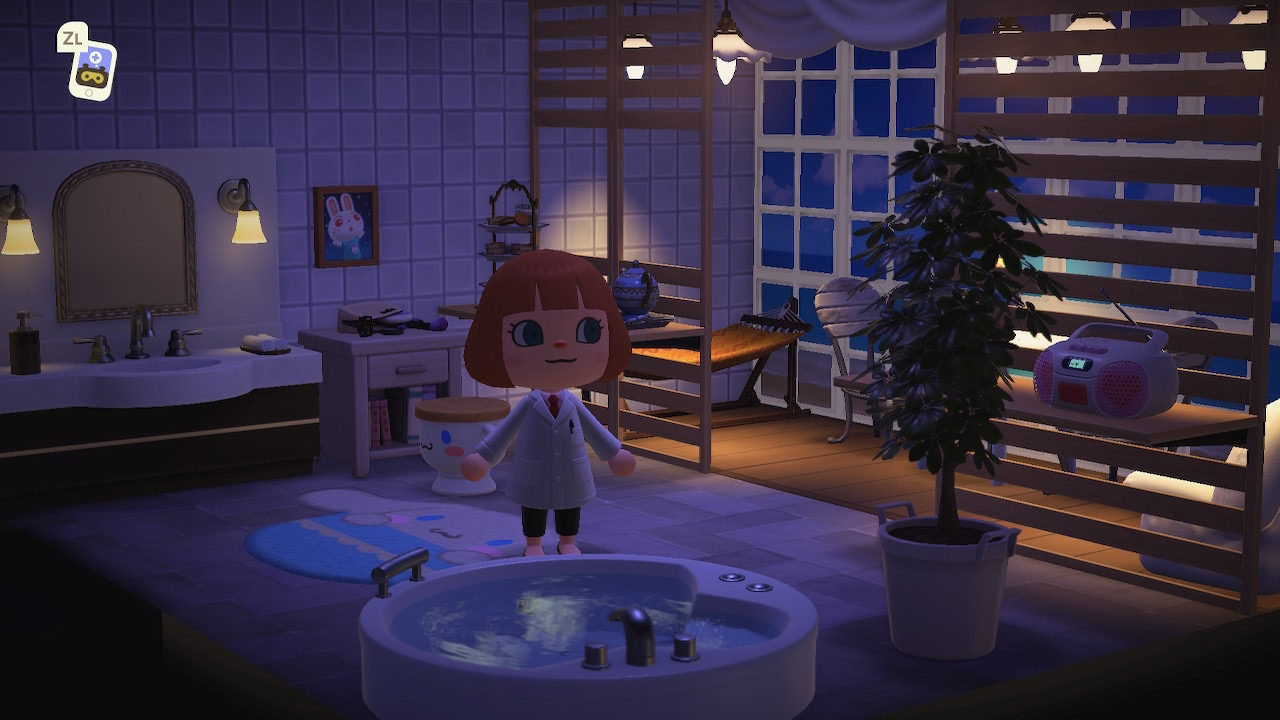Open the NookPhone icon
1280x720 pixels.
pos(92,70)
